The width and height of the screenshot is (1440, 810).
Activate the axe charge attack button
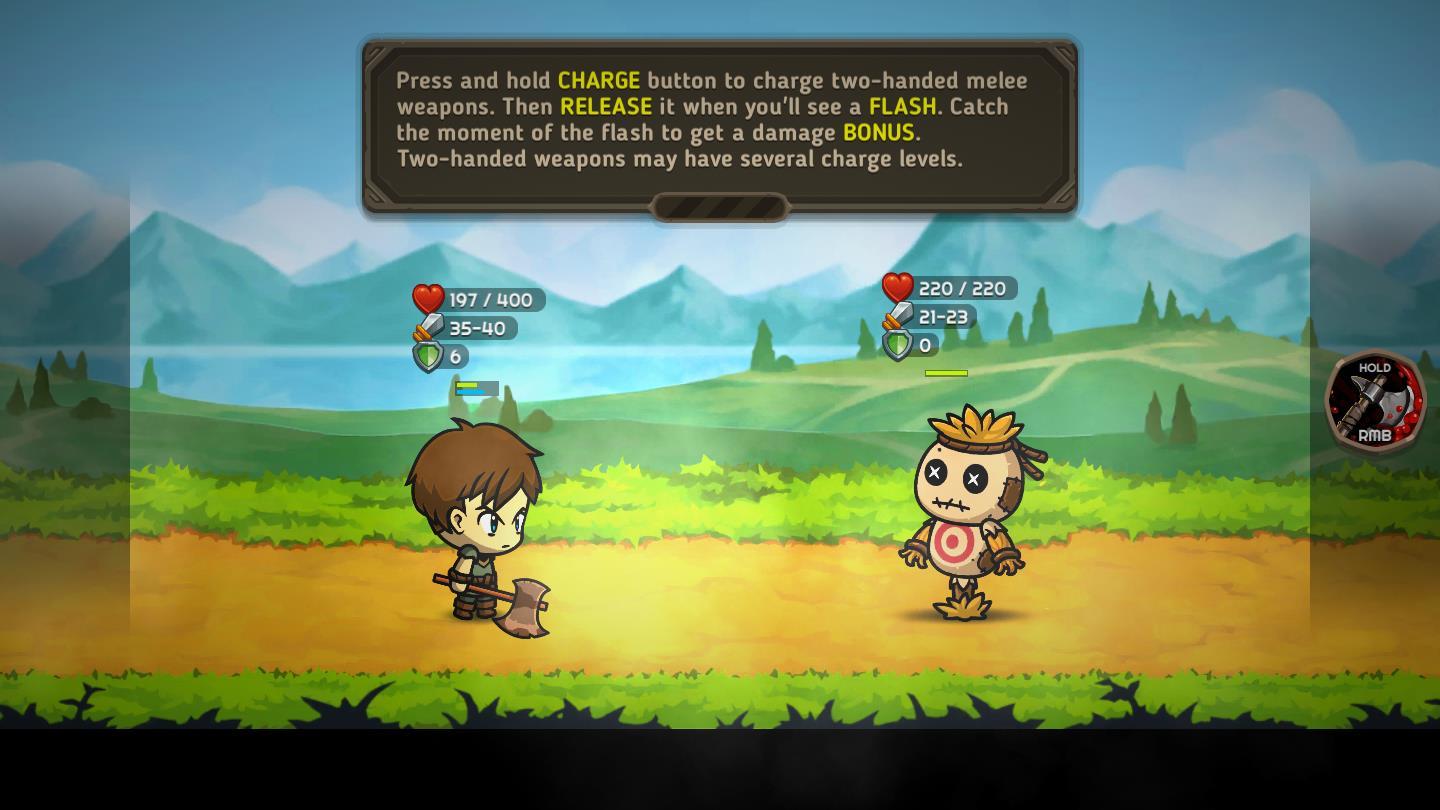pos(1375,401)
